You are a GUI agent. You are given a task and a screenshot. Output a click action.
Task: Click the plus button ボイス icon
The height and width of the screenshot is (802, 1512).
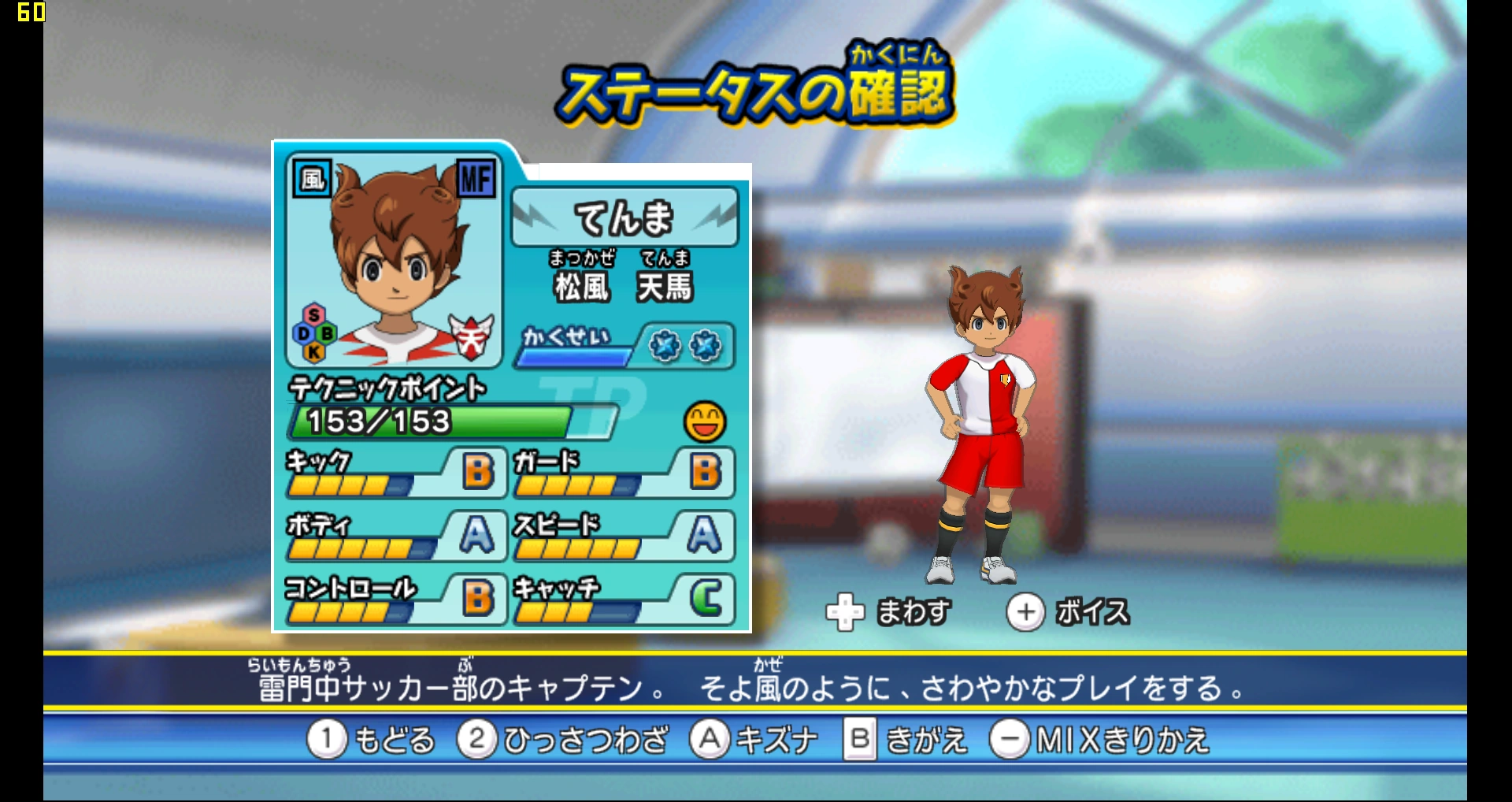(x=1025, y=611)
